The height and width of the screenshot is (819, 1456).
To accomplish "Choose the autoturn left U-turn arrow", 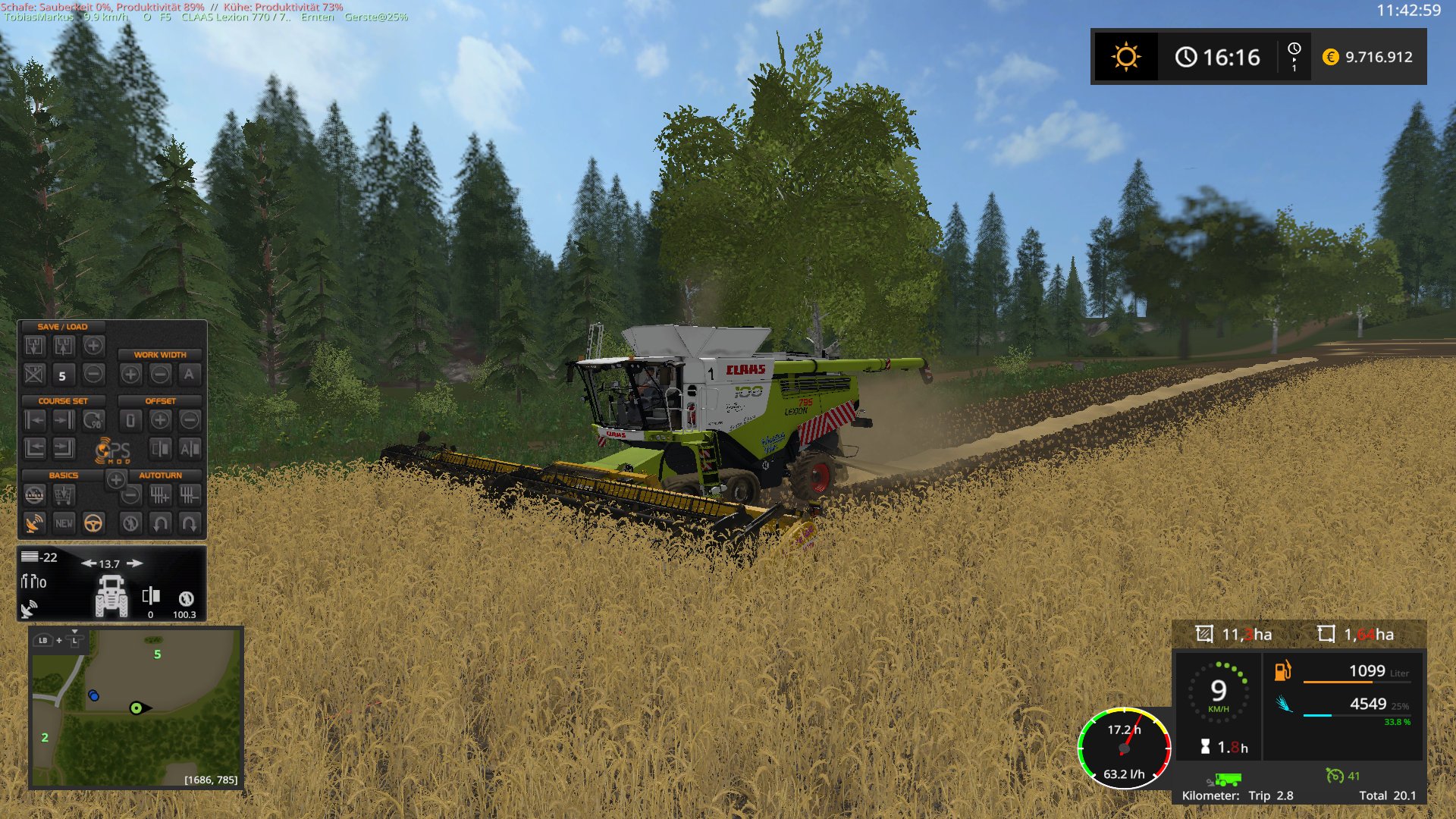I will point(160,523).
